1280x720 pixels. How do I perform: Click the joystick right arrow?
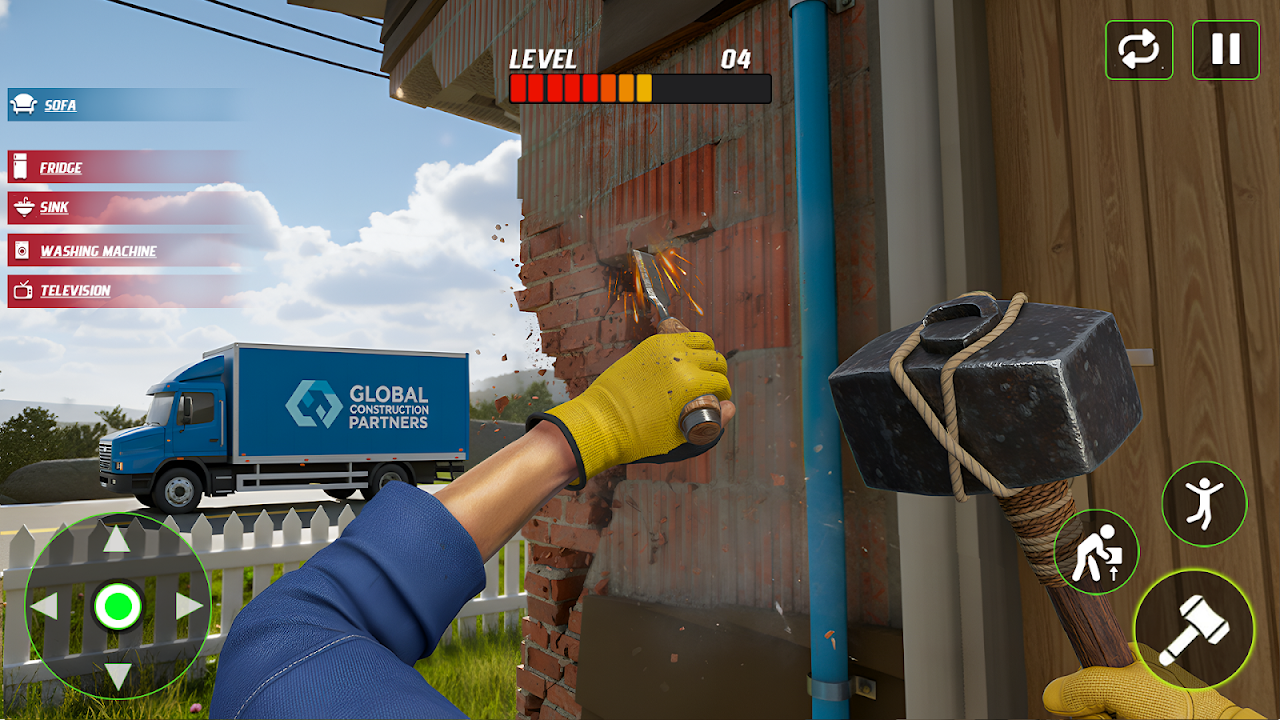coord(189,606)
